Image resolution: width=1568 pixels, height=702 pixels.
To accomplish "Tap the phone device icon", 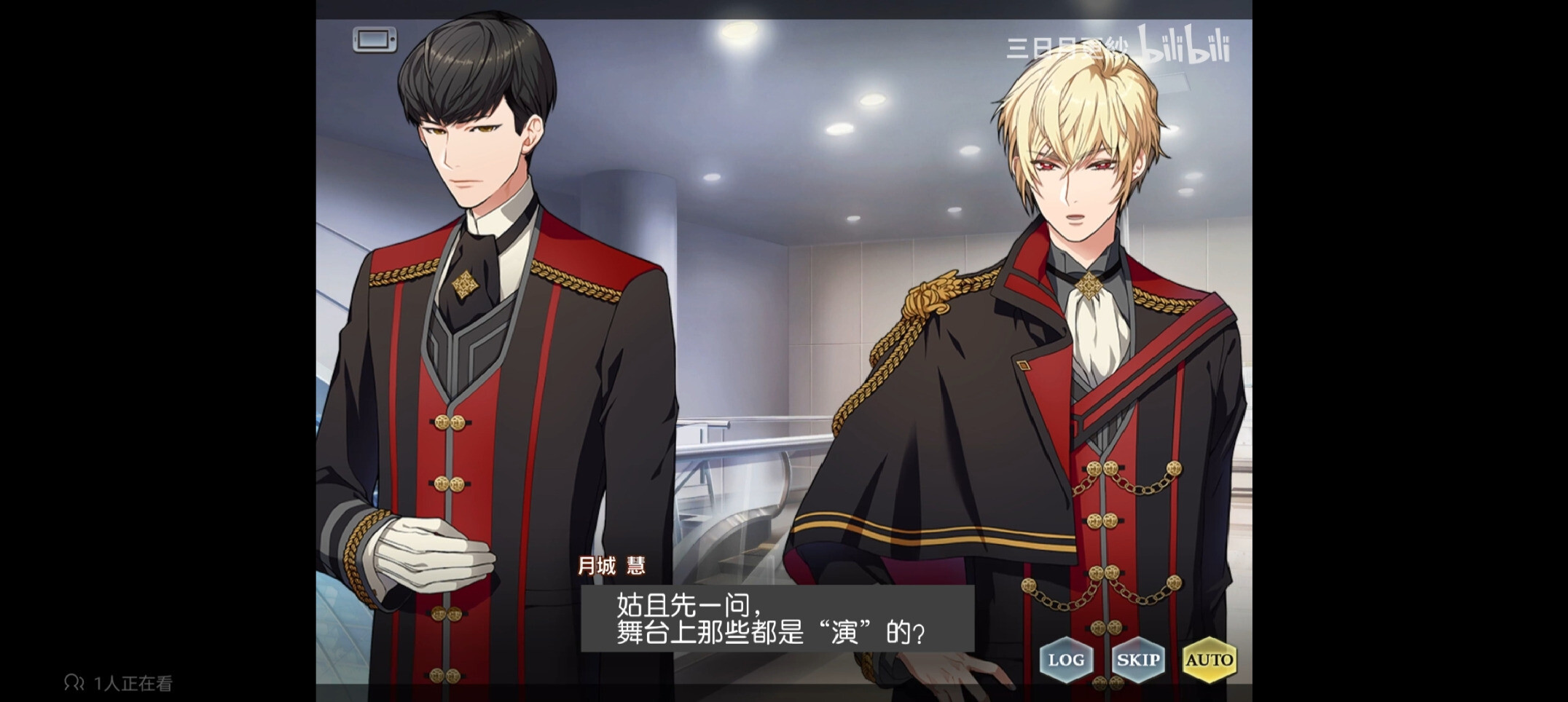I will tap(375, 39).
